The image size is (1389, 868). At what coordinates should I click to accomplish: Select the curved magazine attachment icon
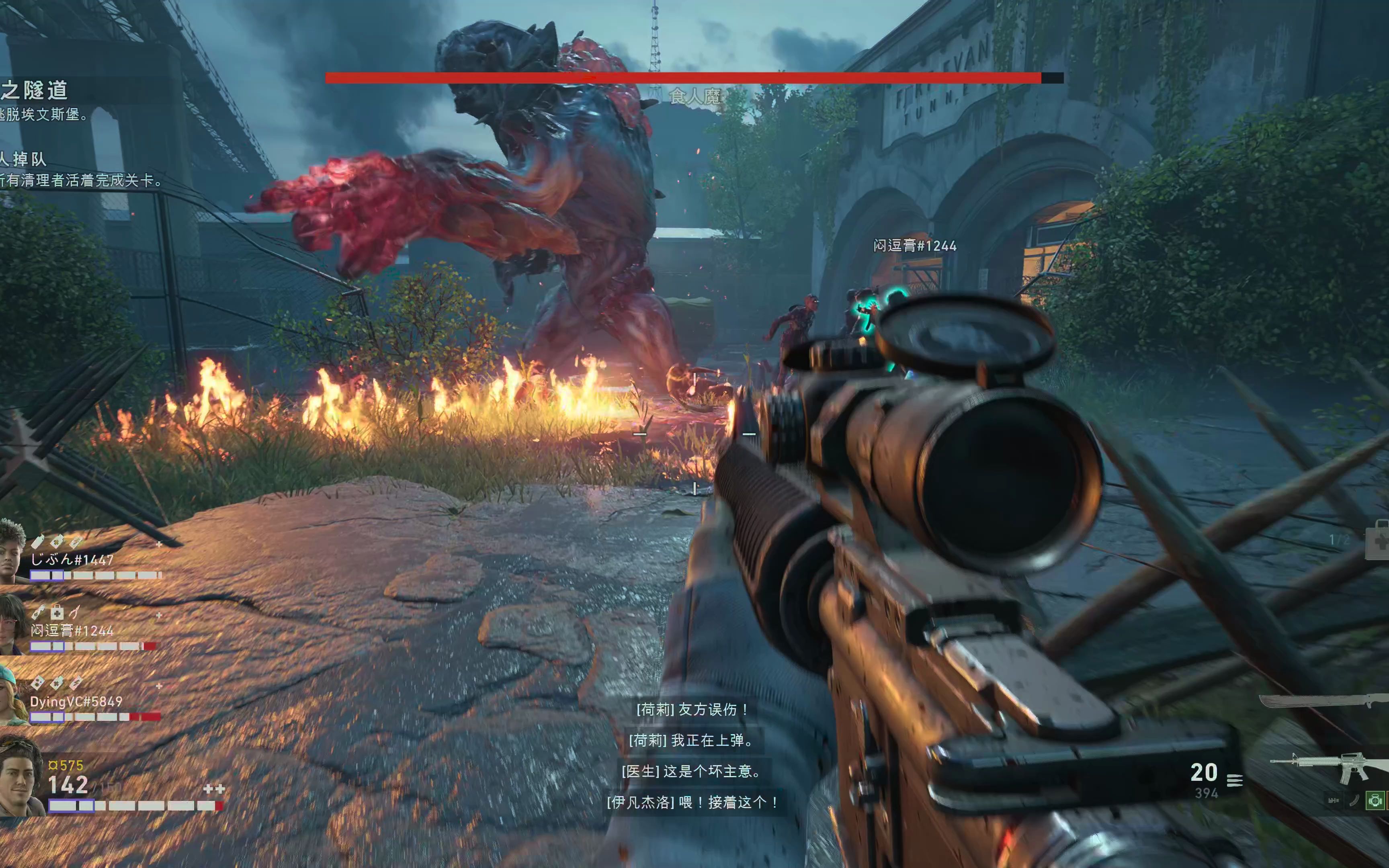coord(1354,800)
